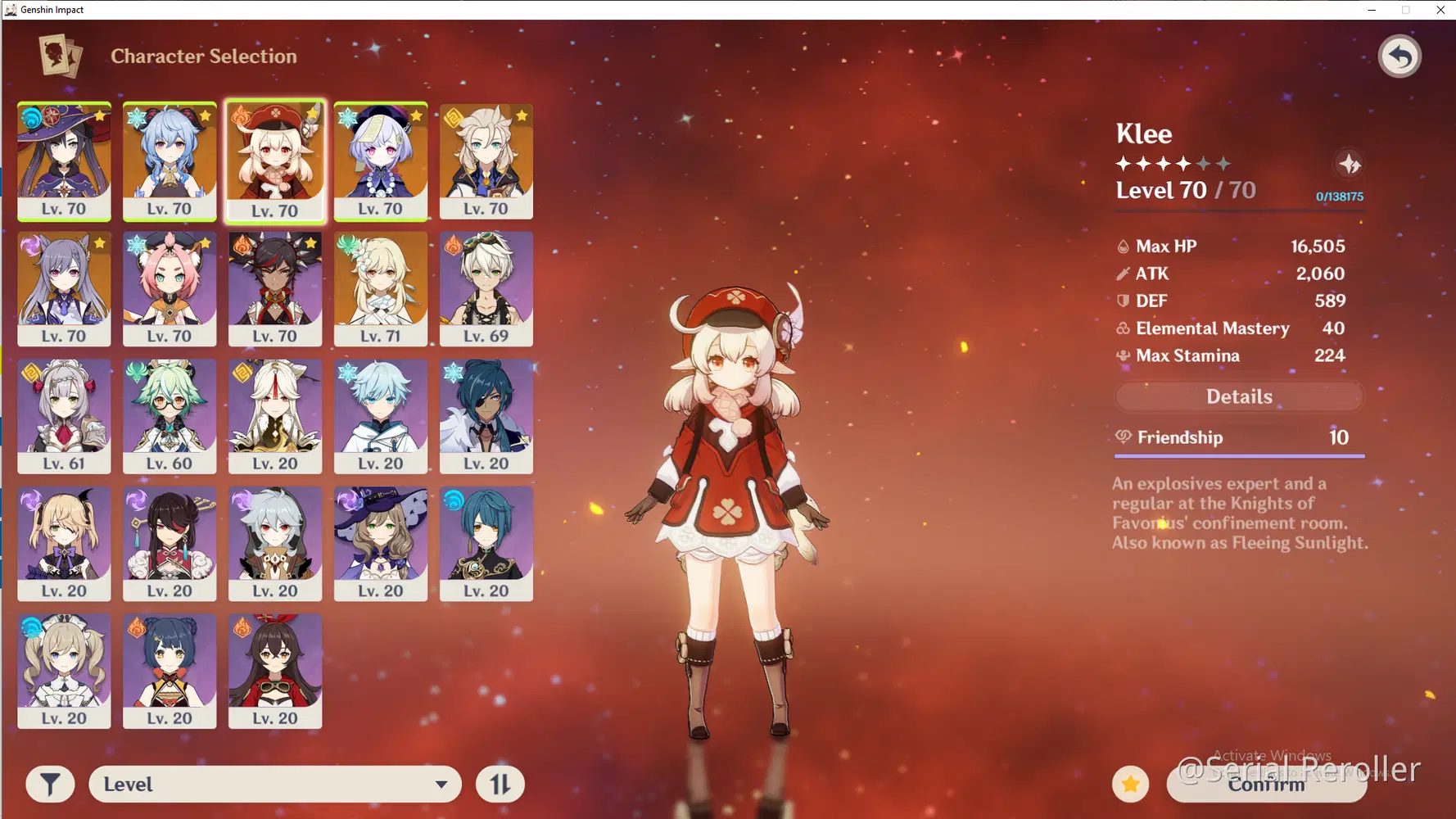1456x819 pixels.
Task: Toggle the sort order arrows button
Action: (x=500, y=785)
